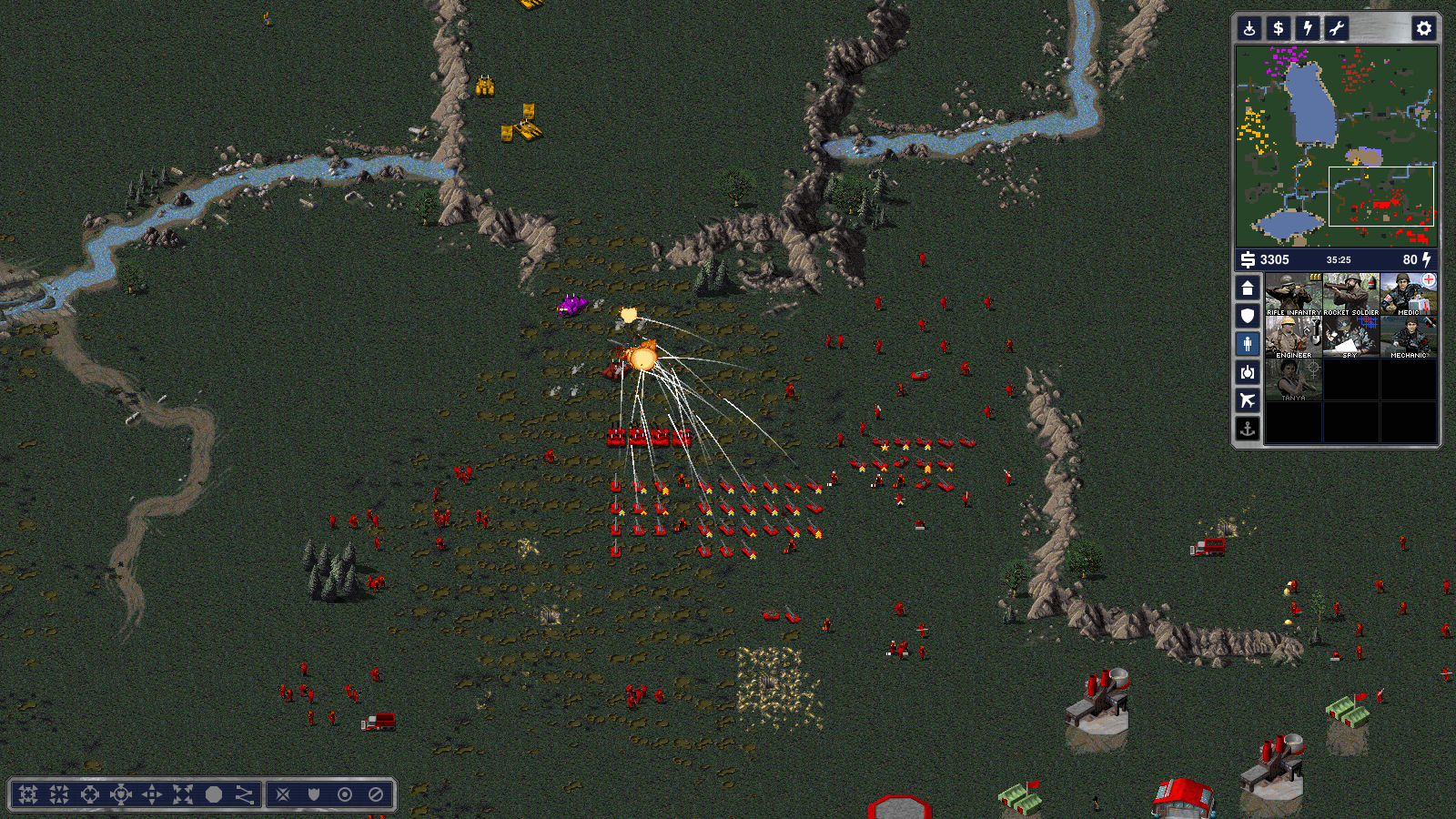Viewport: 1456px width, 819px height.
Task: Switch to the buildings production tab
Action: point(1248,288)
